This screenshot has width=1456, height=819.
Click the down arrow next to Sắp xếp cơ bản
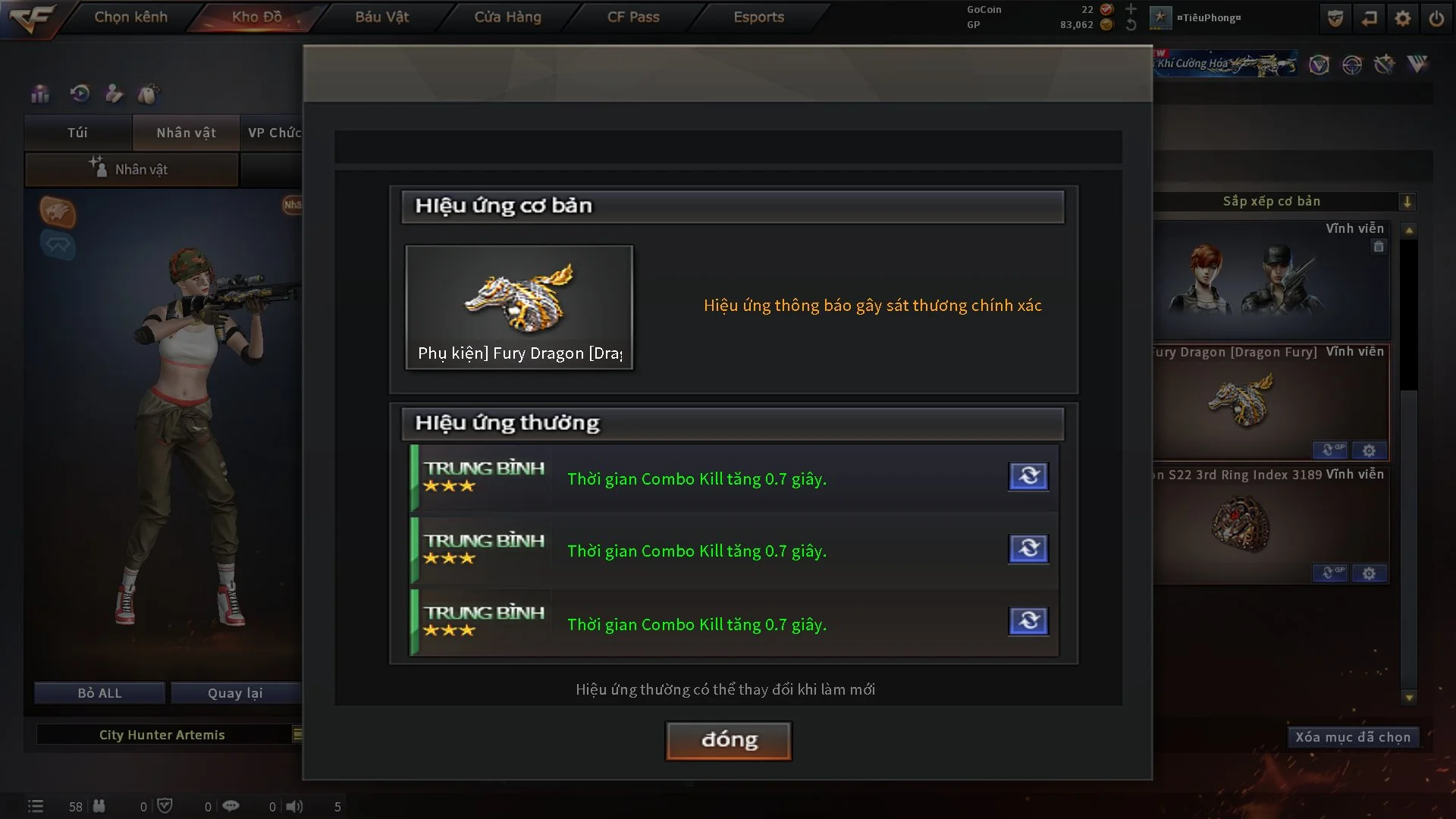coord(1408,202)
